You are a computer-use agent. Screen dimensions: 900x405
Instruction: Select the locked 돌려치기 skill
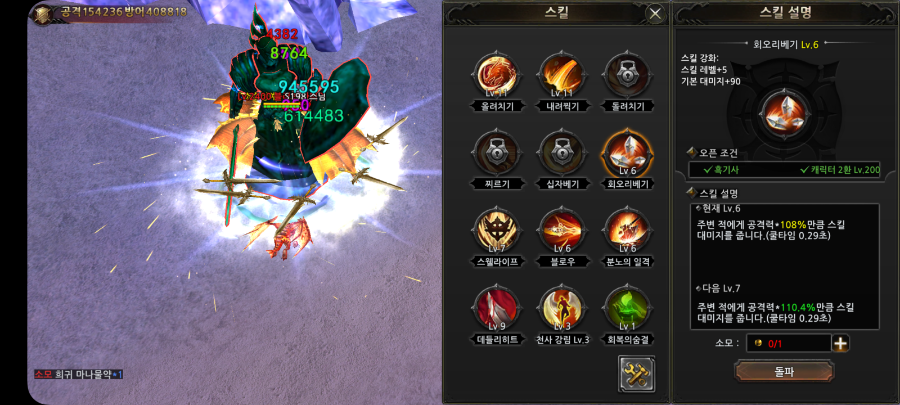[x=623, y=74]
